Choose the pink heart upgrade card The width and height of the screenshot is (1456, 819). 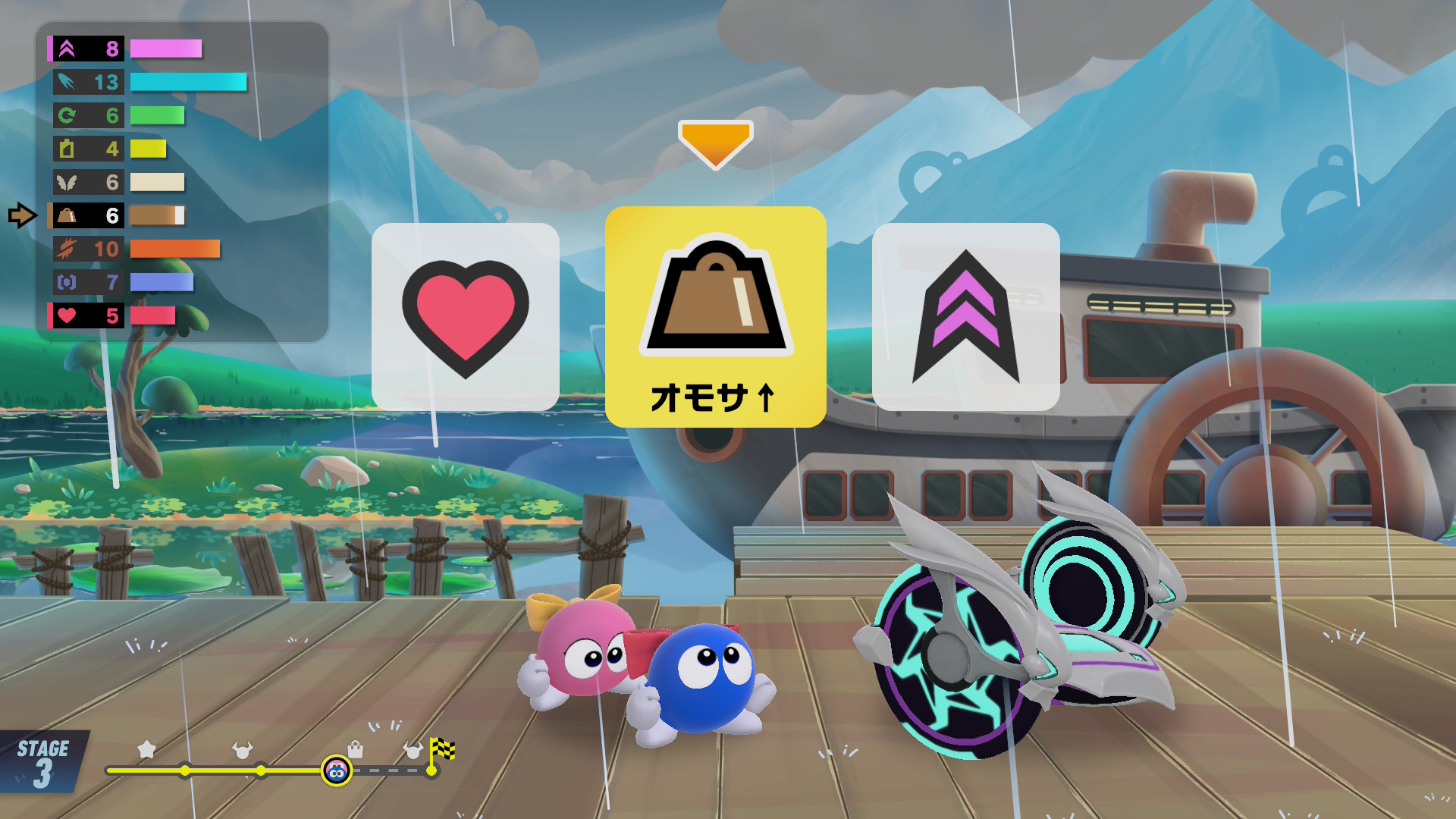(x=465, y=317)
